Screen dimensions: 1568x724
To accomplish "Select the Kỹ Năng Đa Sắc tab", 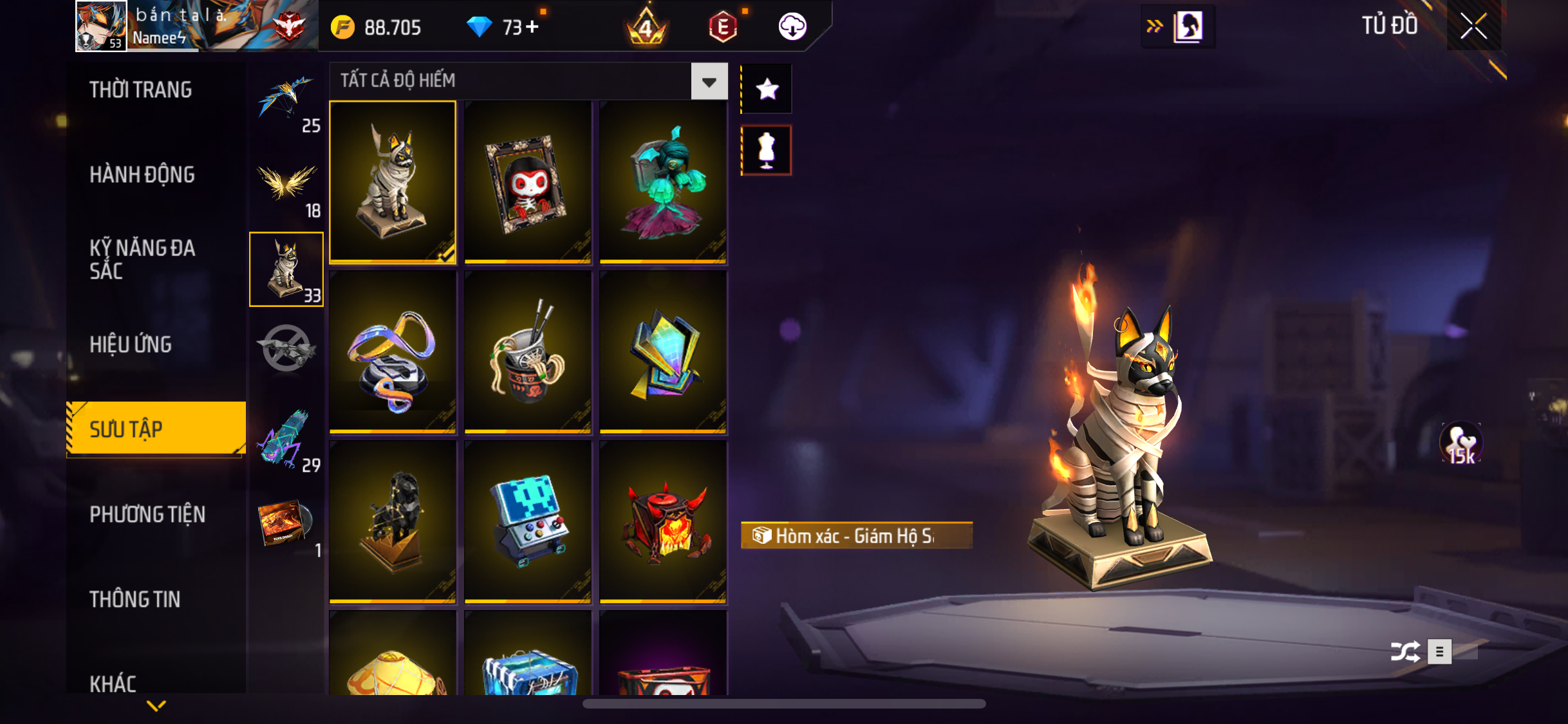I will [142, 259].
